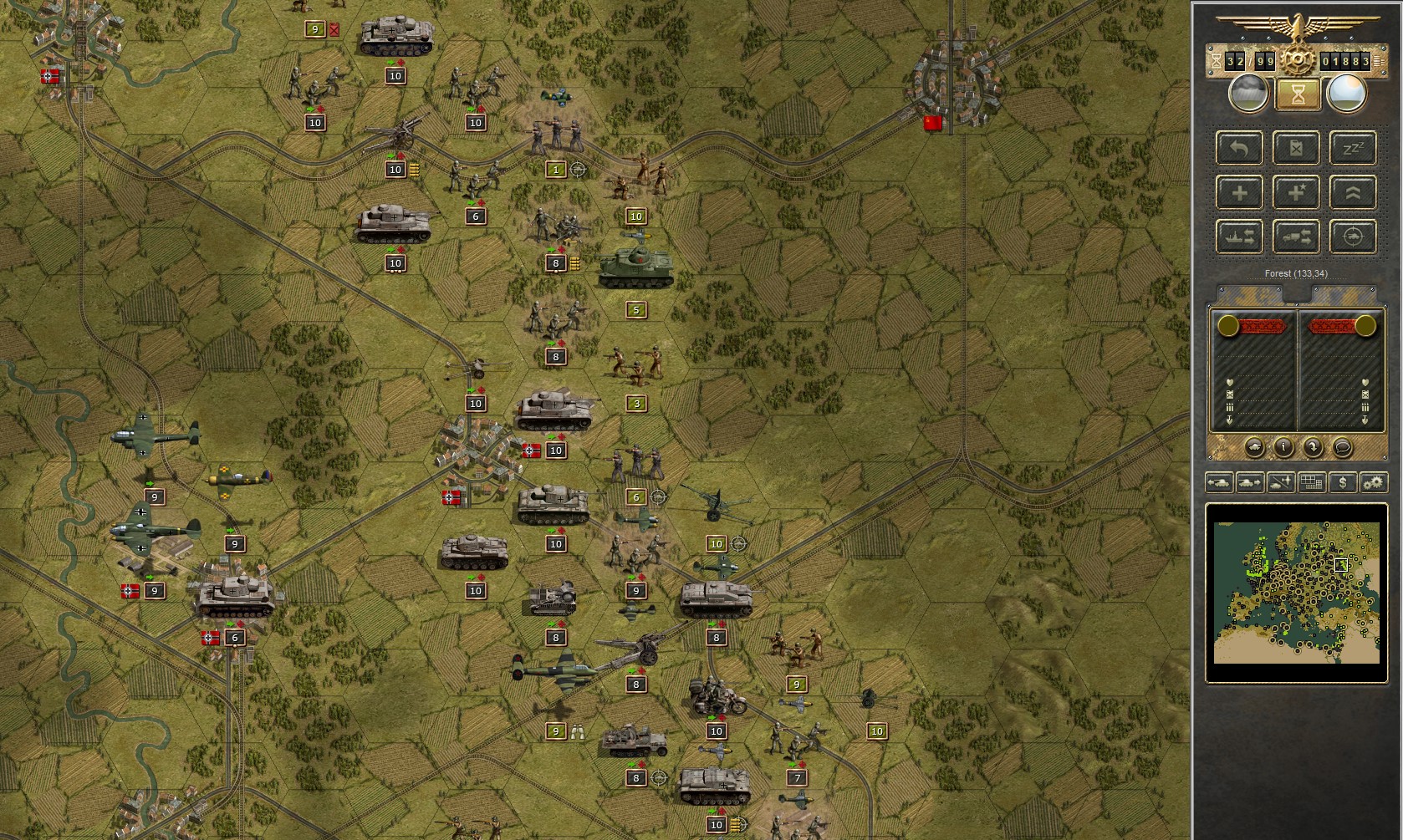The image size is (1403, 840).
Task: Switch to the hourglass tab at panel top
Action: pyautogui.click(x=1297, y=94)
